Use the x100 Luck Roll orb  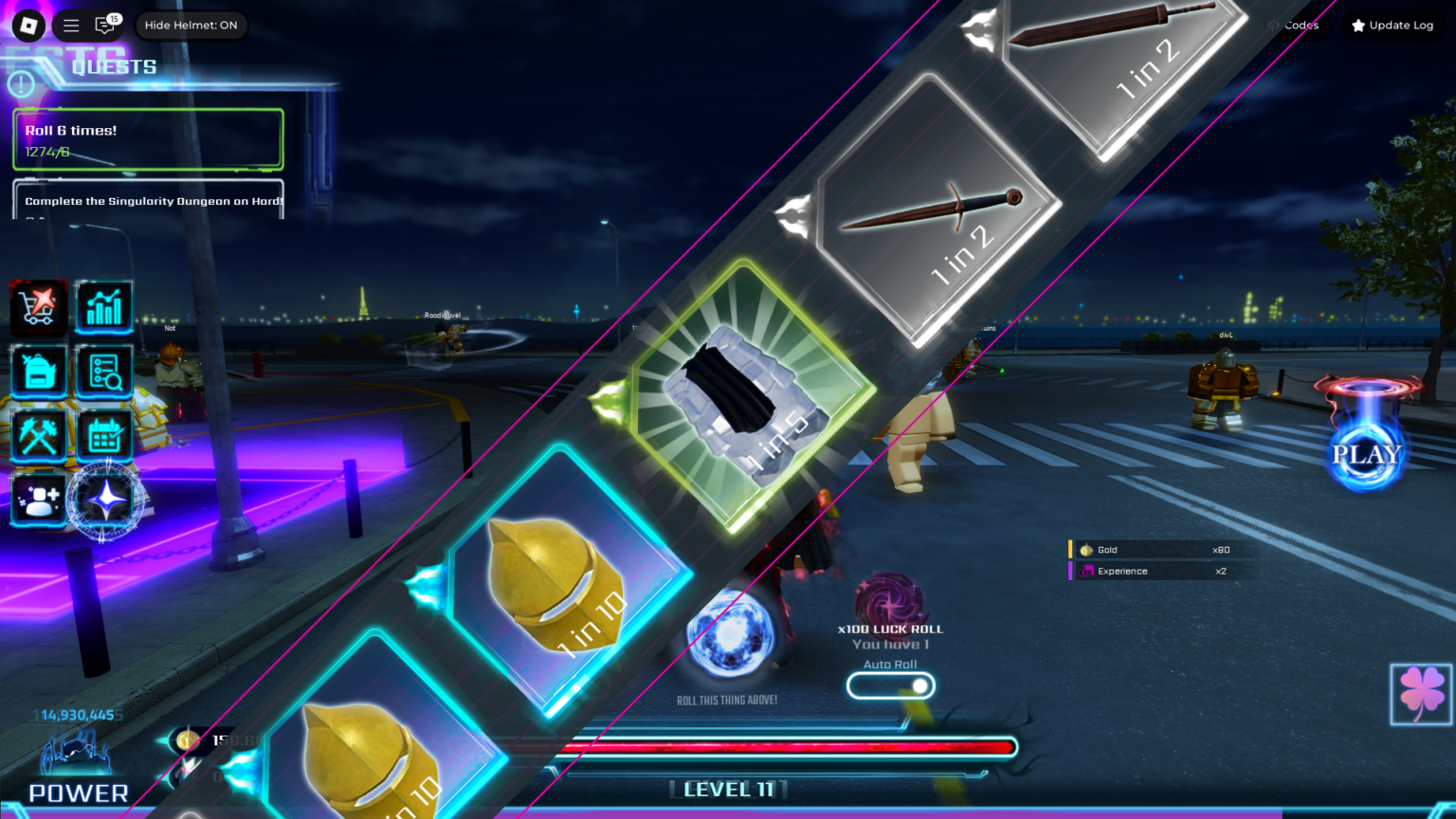click(x=889, y=599)
